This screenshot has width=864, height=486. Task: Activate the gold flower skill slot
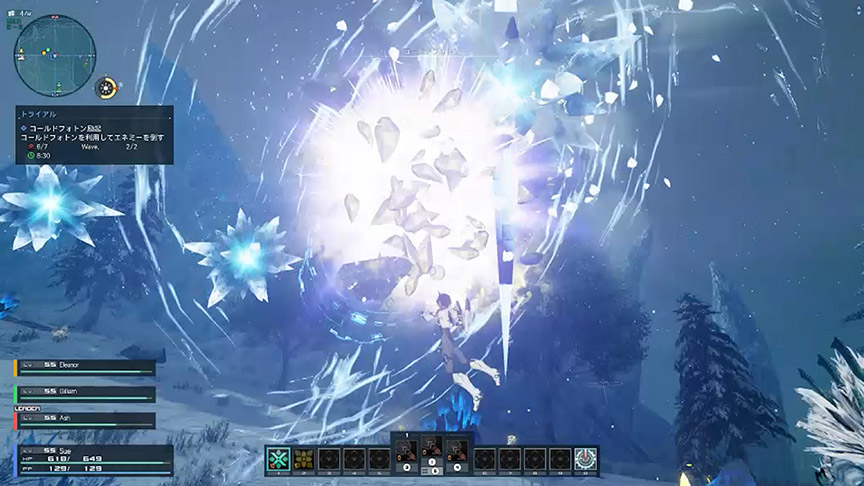point(303,459)
